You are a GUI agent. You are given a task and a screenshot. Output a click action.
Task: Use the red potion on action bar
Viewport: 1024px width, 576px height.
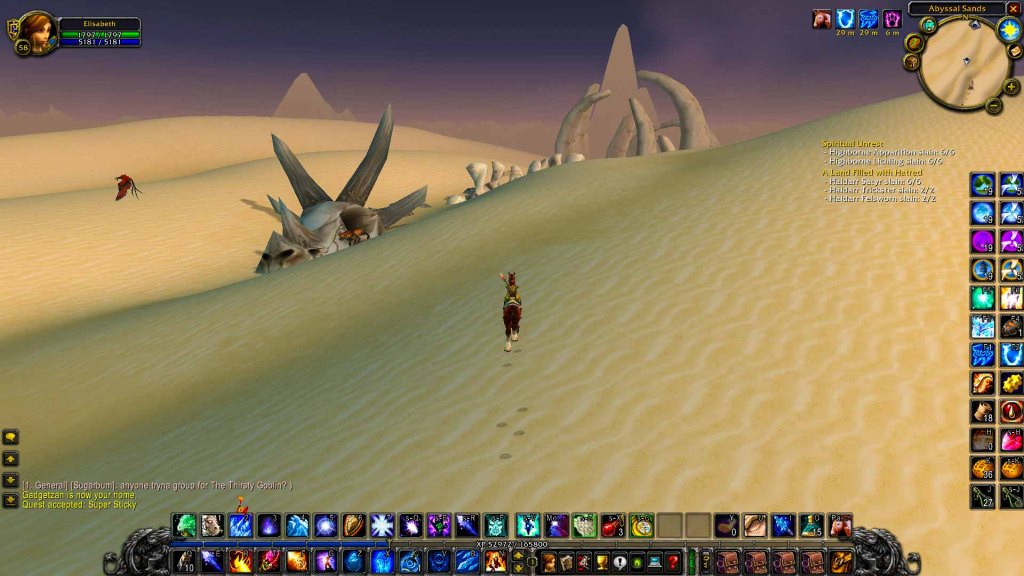pyautogui.click(x=612, y=525)
